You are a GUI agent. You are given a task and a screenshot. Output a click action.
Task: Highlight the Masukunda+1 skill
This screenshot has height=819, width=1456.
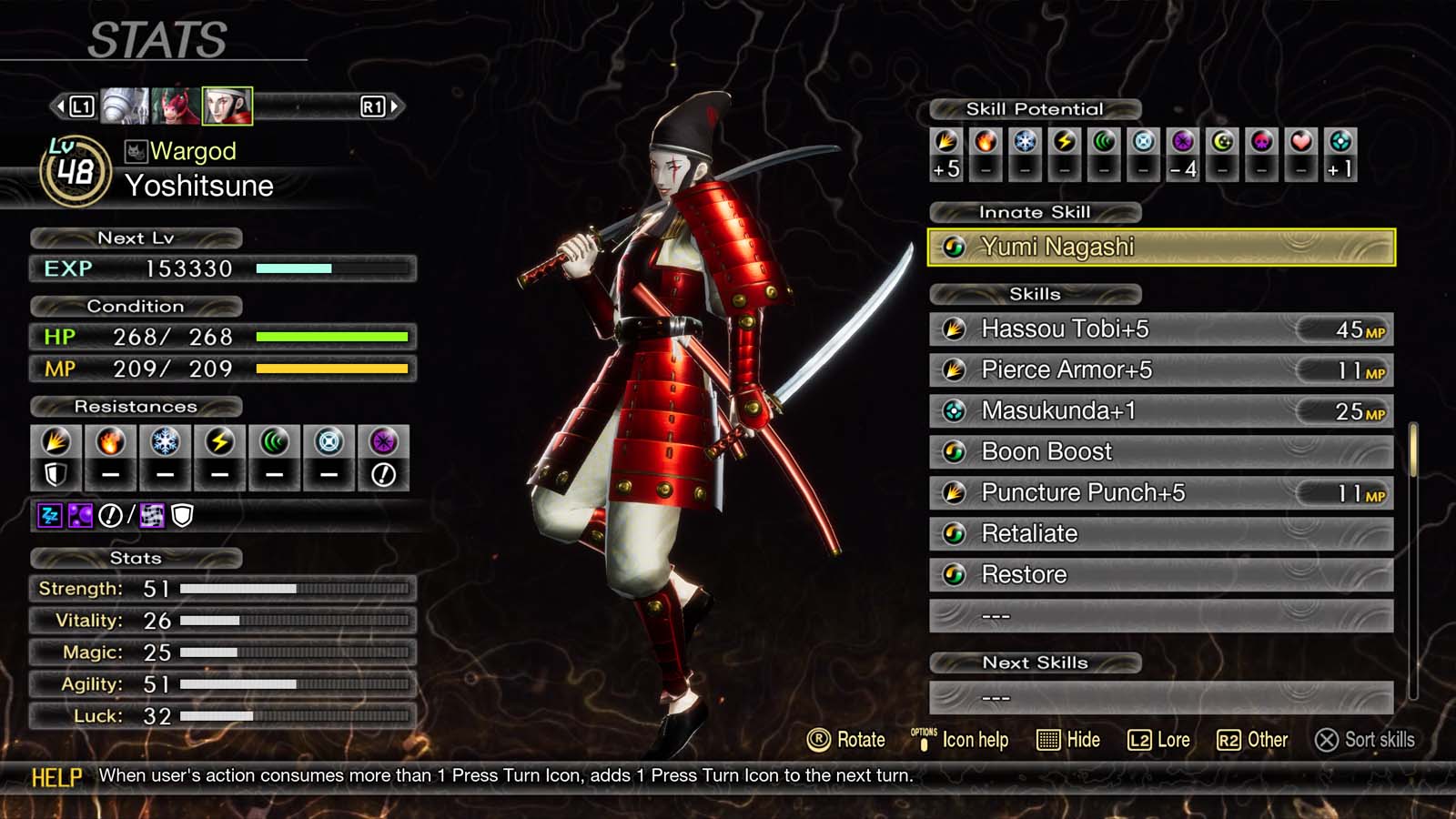(1160, 411)
